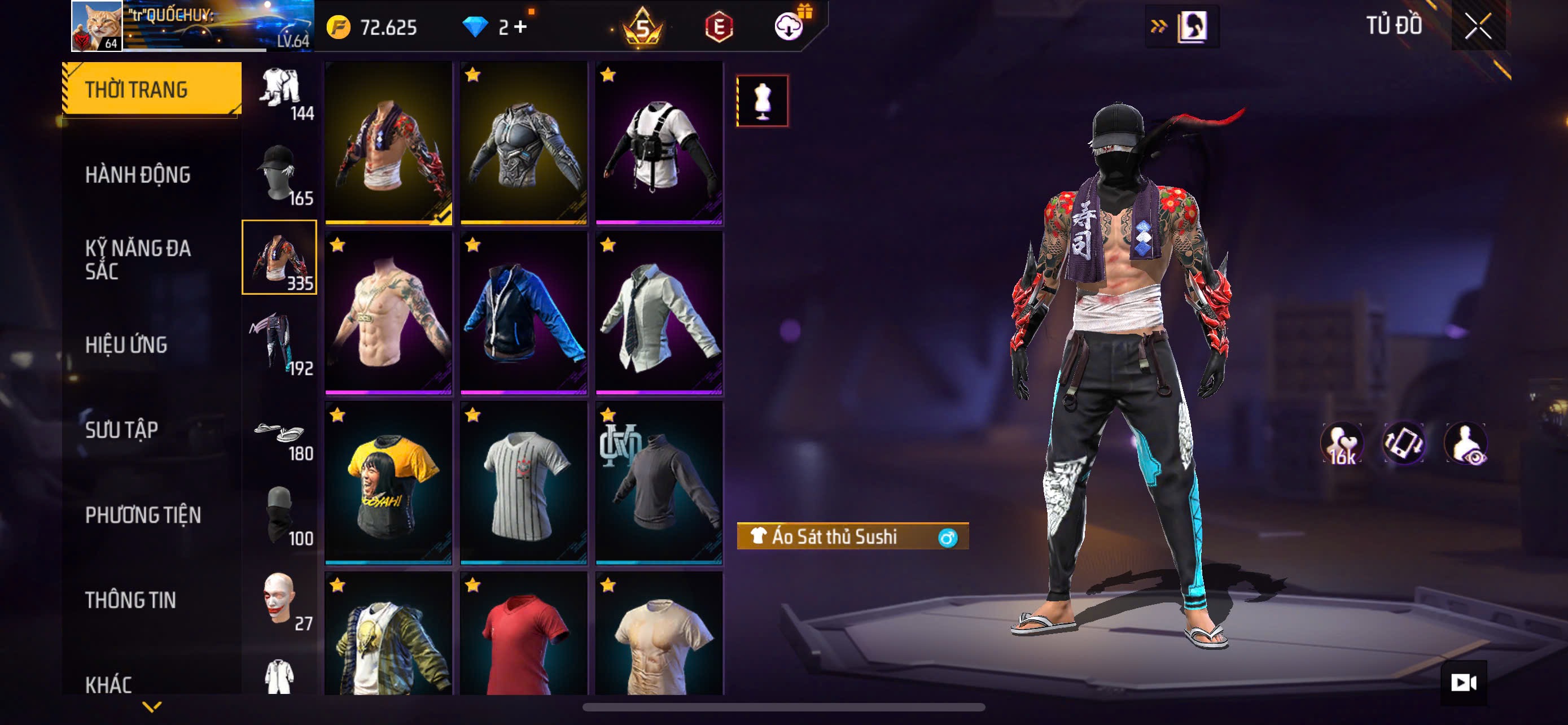Viewport: 1568px width, 725px height.
Task: Click the mannequin preview button
Action: [x=762, y=101]
